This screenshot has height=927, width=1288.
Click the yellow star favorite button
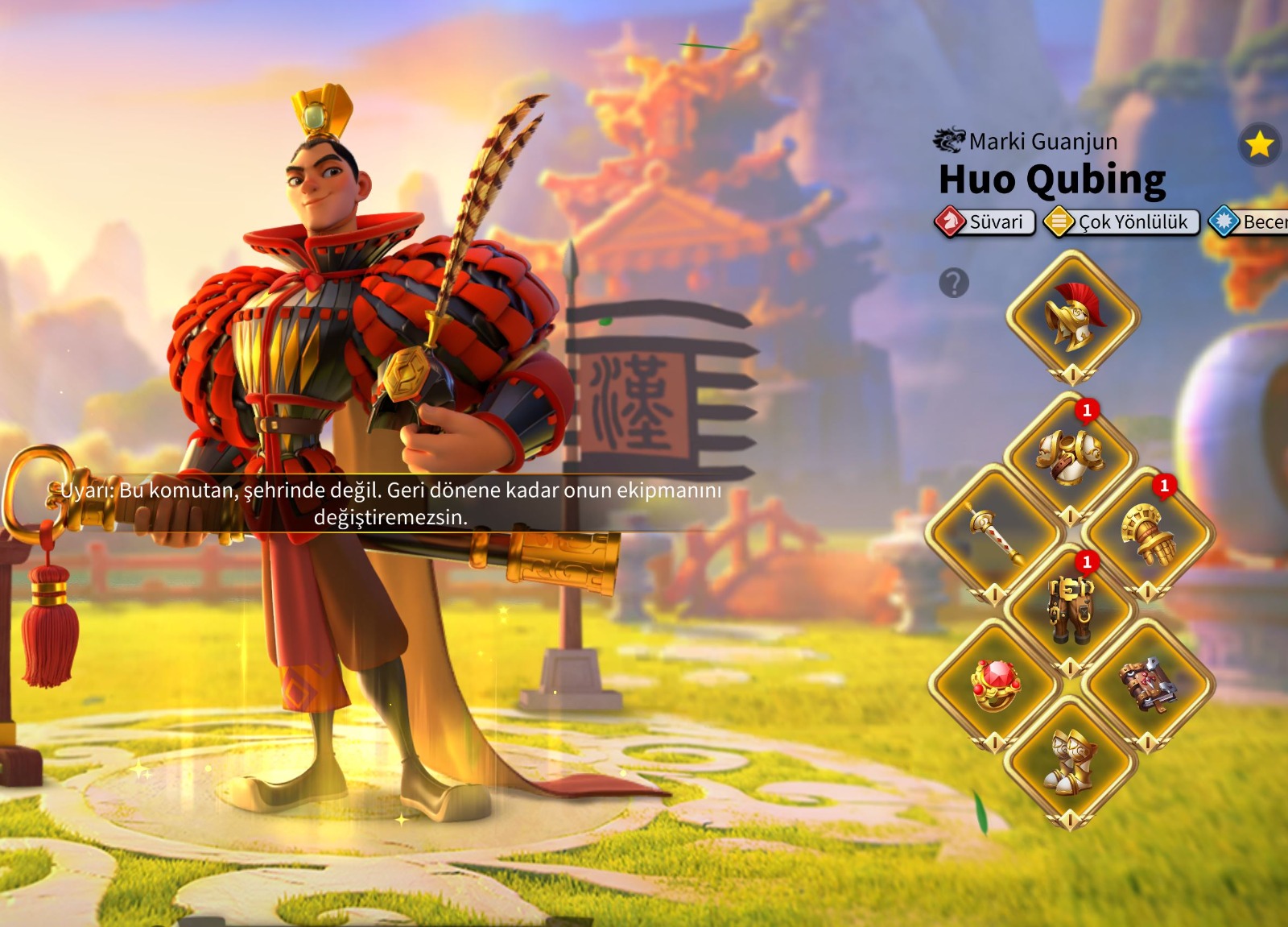coord(1259,145)
